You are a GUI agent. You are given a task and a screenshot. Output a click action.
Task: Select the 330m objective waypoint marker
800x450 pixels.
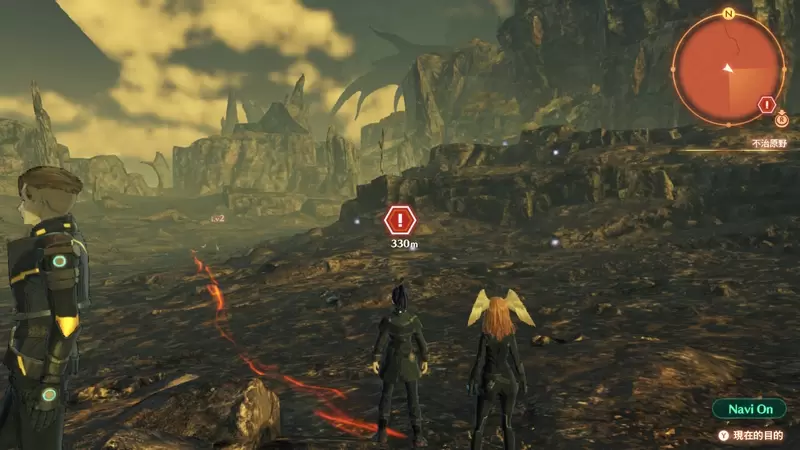tap(400, 220)
